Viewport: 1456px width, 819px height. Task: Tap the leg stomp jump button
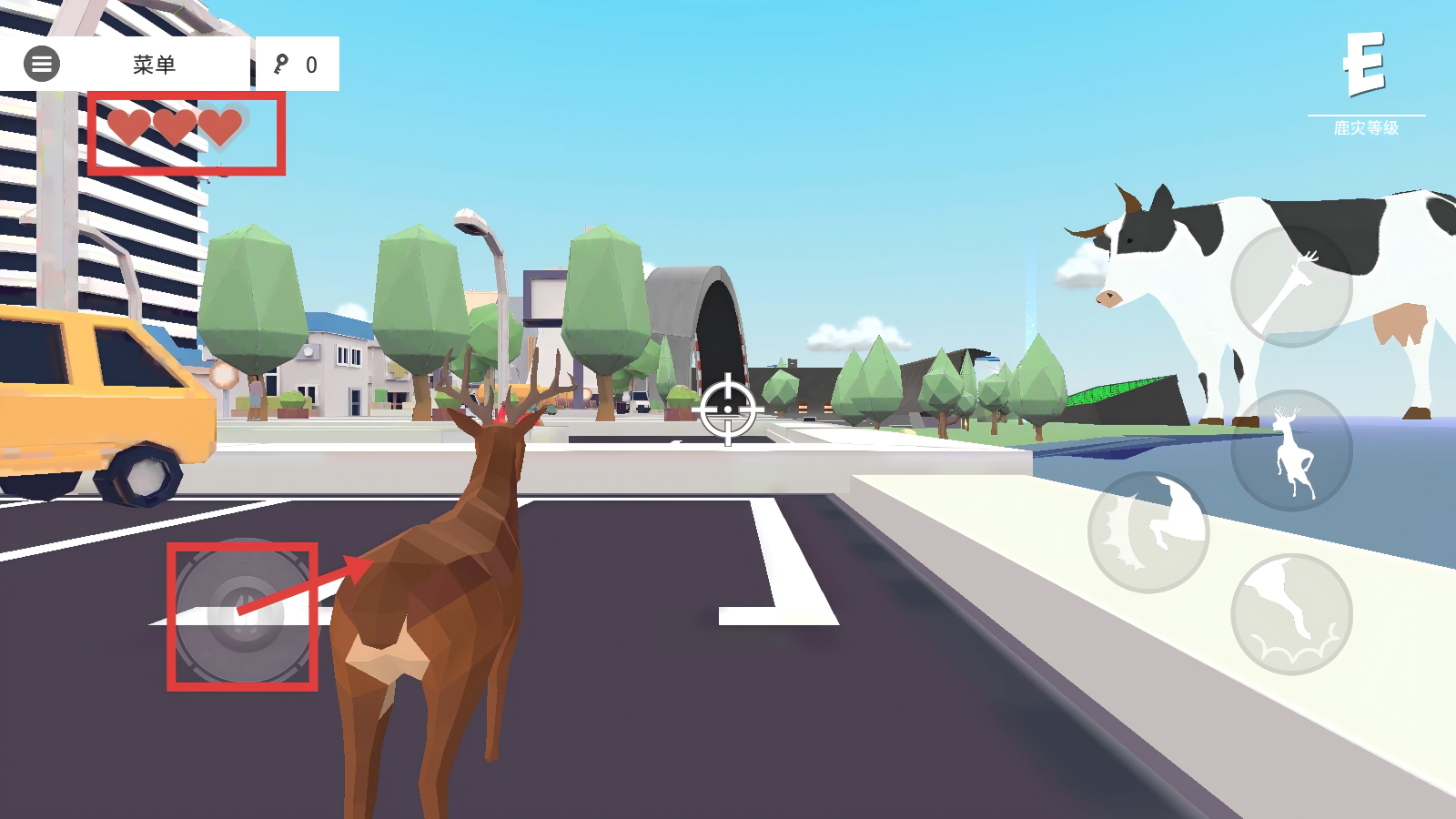1291,614
